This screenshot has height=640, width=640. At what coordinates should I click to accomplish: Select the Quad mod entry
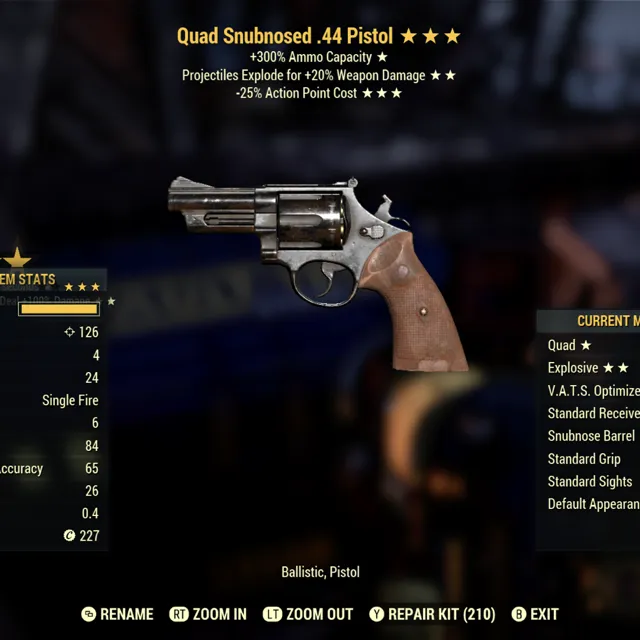[x=570, y=345]
